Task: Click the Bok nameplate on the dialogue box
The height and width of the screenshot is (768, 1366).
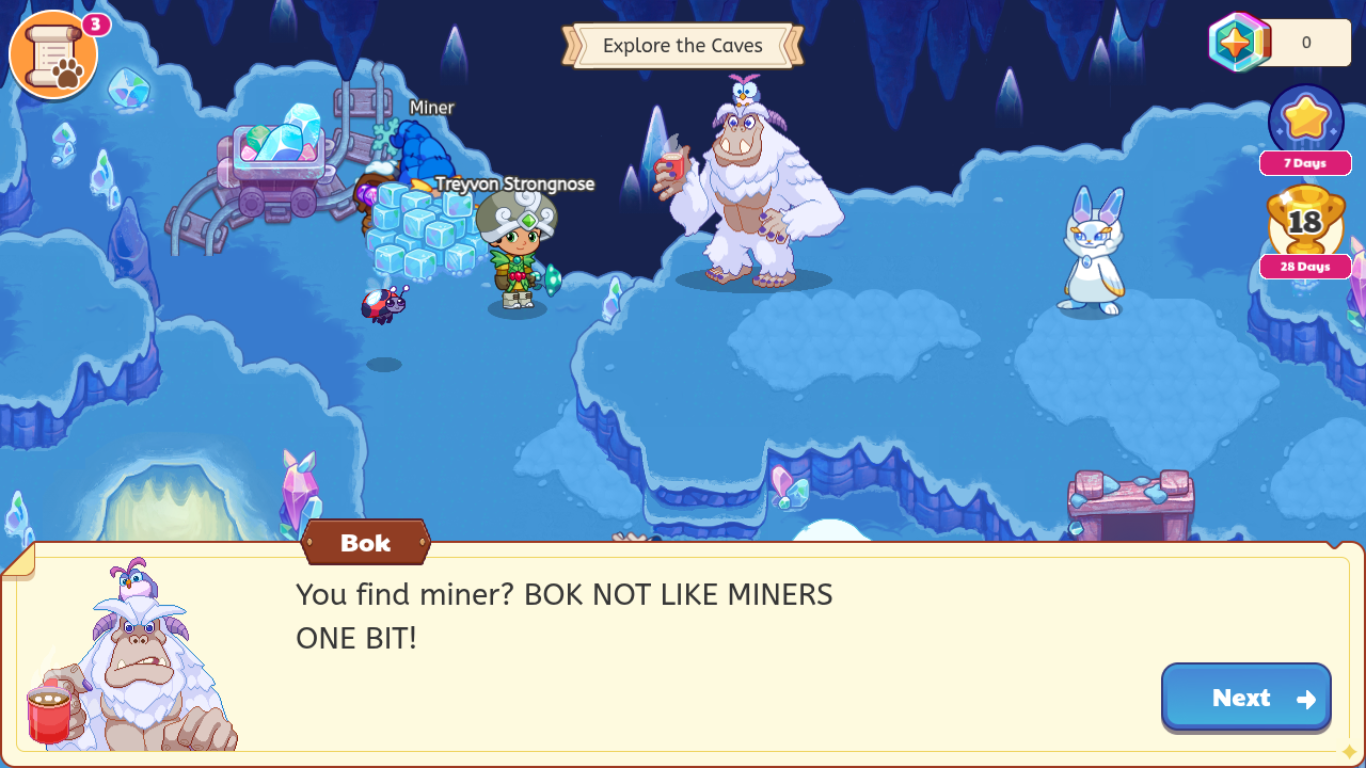Action: point(364,543)
